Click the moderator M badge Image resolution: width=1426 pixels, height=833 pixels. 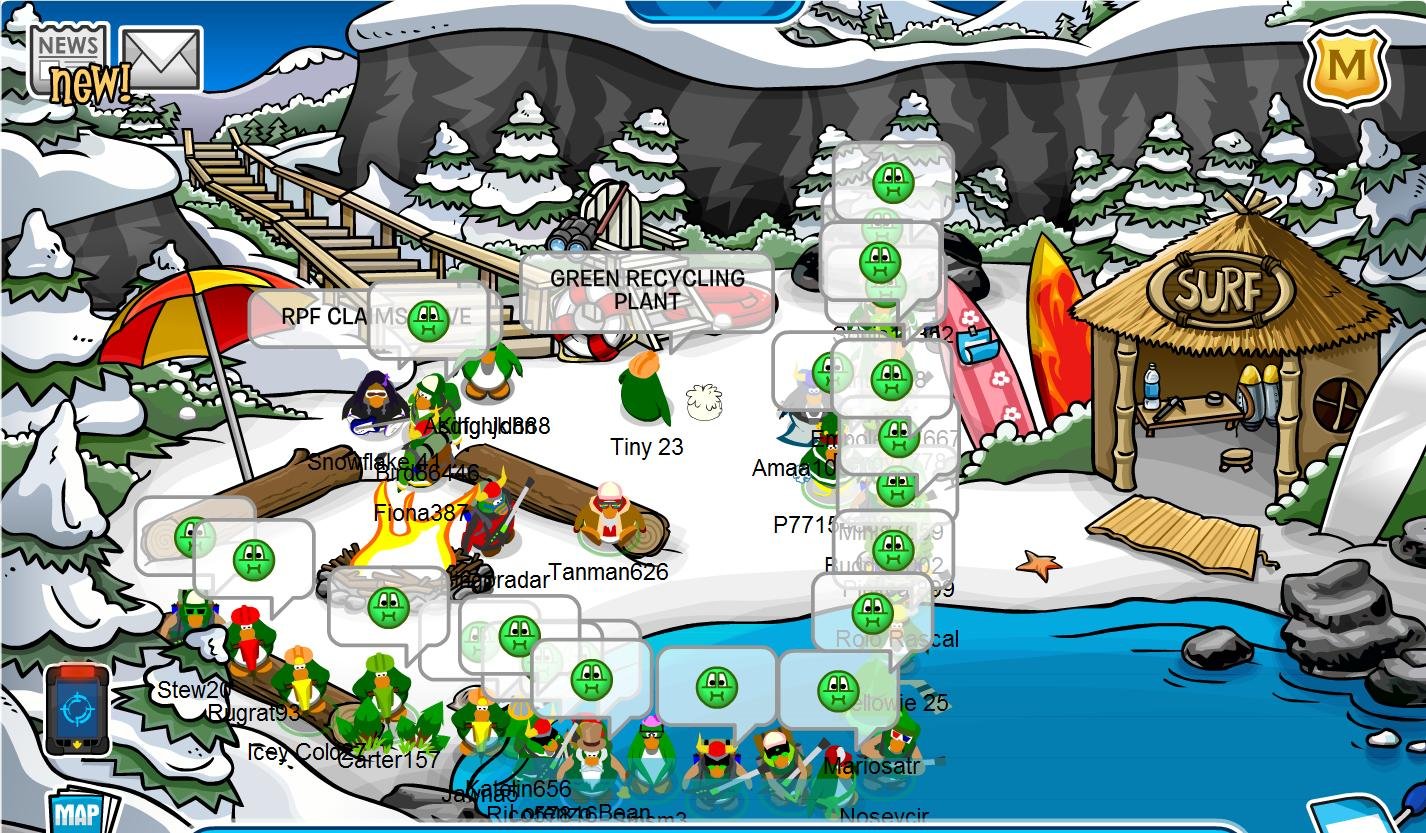[1347, 66]
